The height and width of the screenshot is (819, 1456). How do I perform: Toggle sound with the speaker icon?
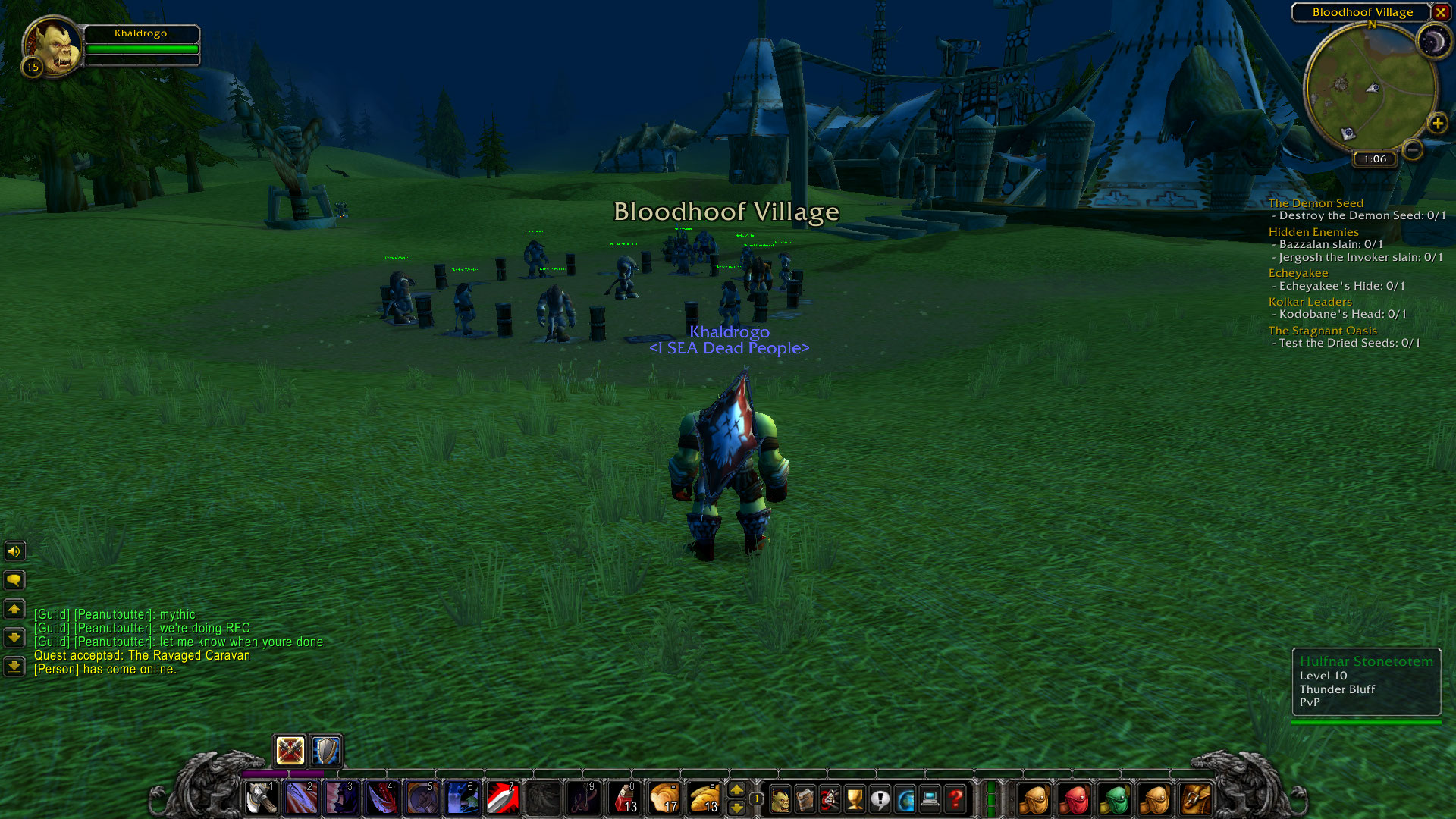coord(14,551)
